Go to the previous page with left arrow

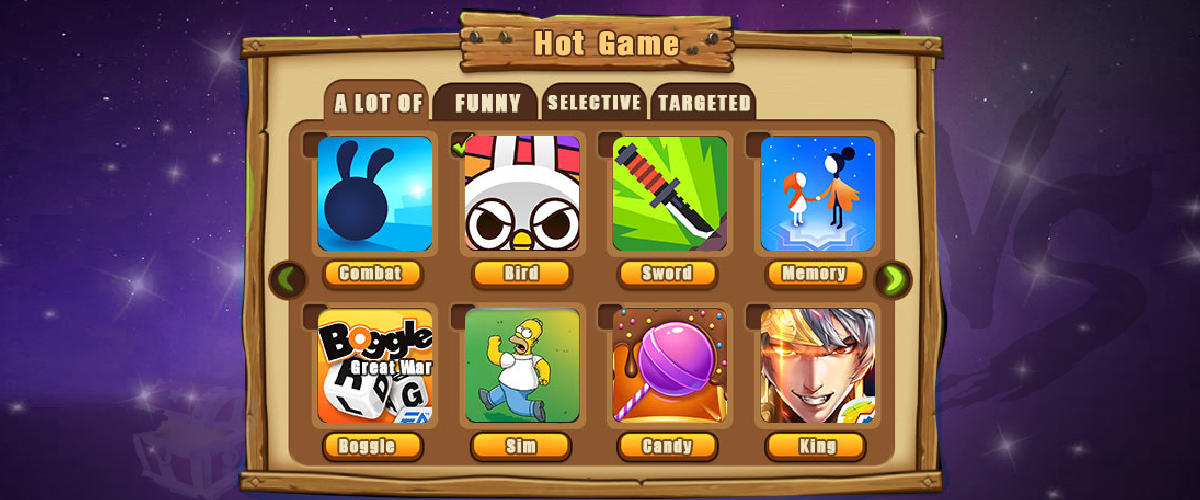289,279
